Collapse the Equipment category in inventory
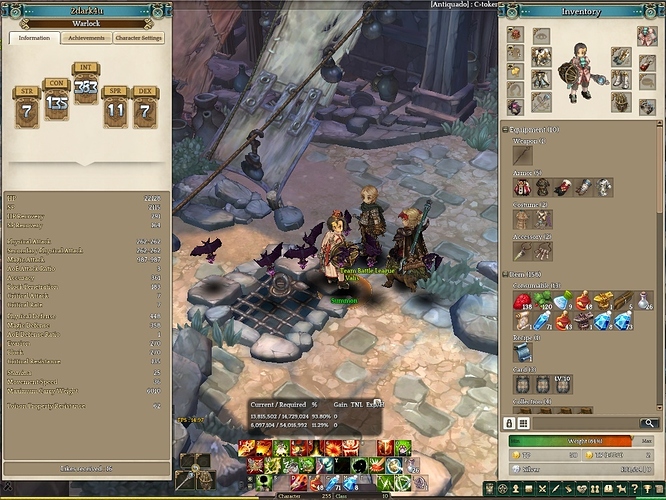 (x=505, y=129)
